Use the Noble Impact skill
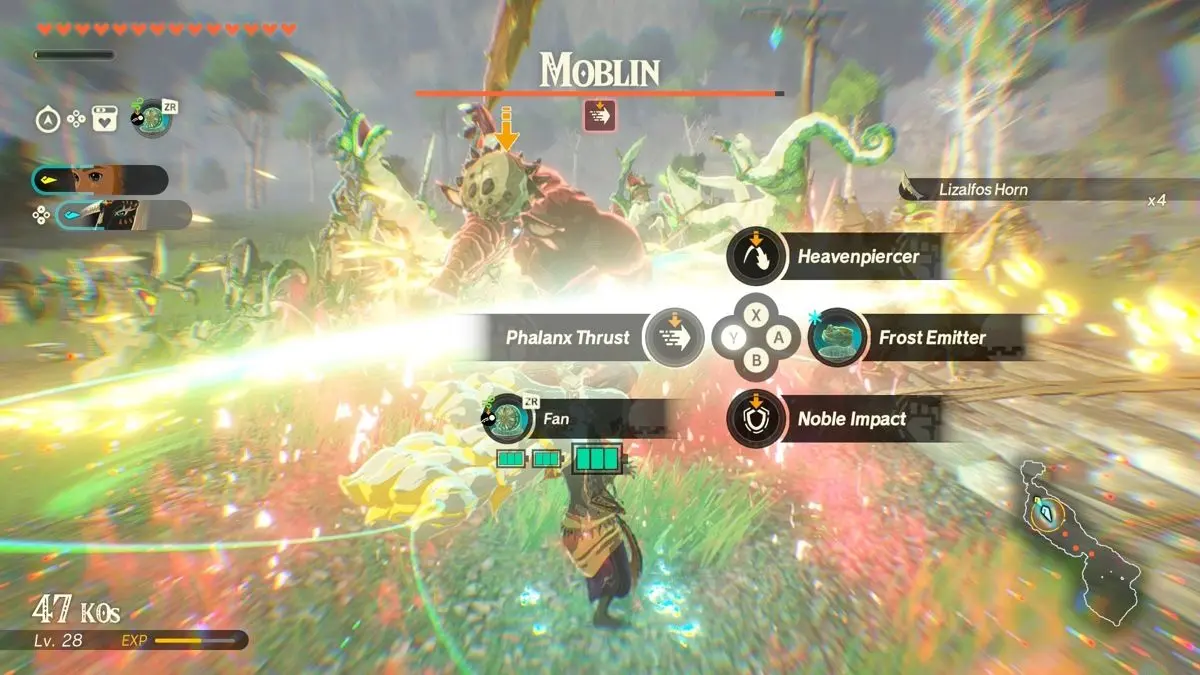The width and height of the screenshot is (1200, 675). point(756,419)
